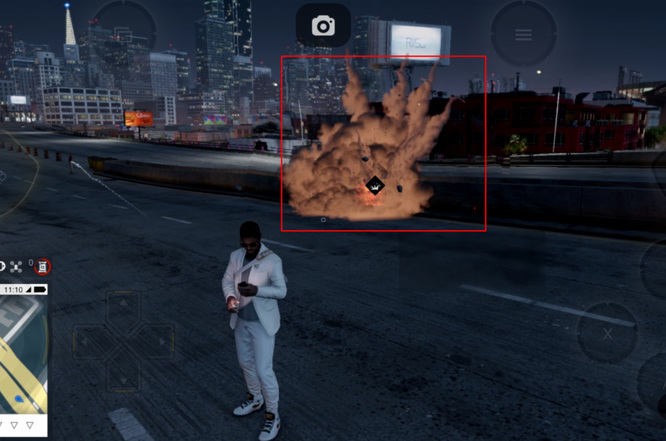The width and height of the screenshot is (666, 441).
Task: Tap the on-screen X action button
Action: click(x=607, y=332)
